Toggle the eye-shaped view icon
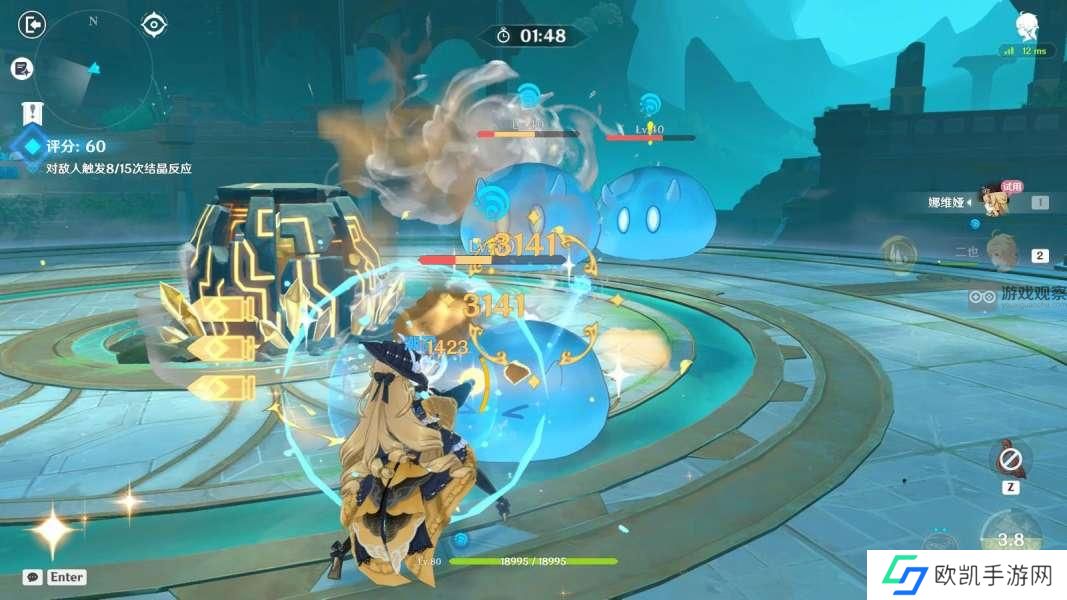 point(153,24)
